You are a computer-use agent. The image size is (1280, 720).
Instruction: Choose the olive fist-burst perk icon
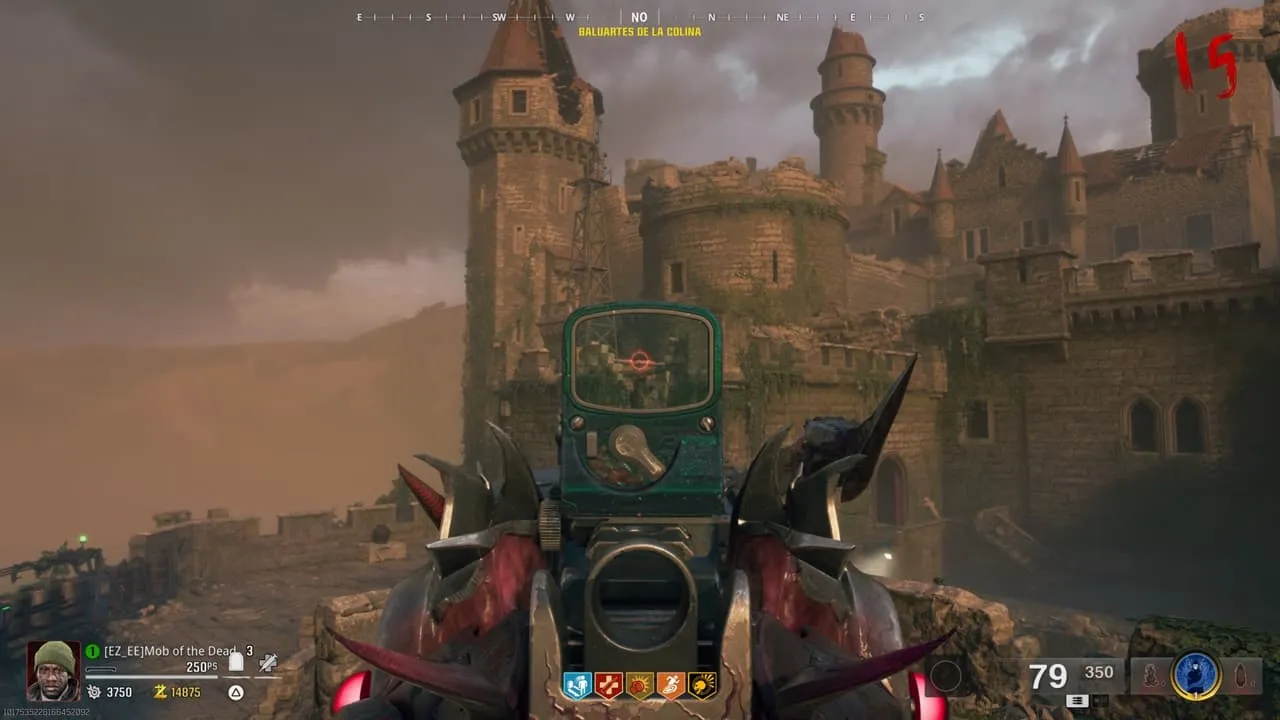pyautogui.click(x=639, y=685)
